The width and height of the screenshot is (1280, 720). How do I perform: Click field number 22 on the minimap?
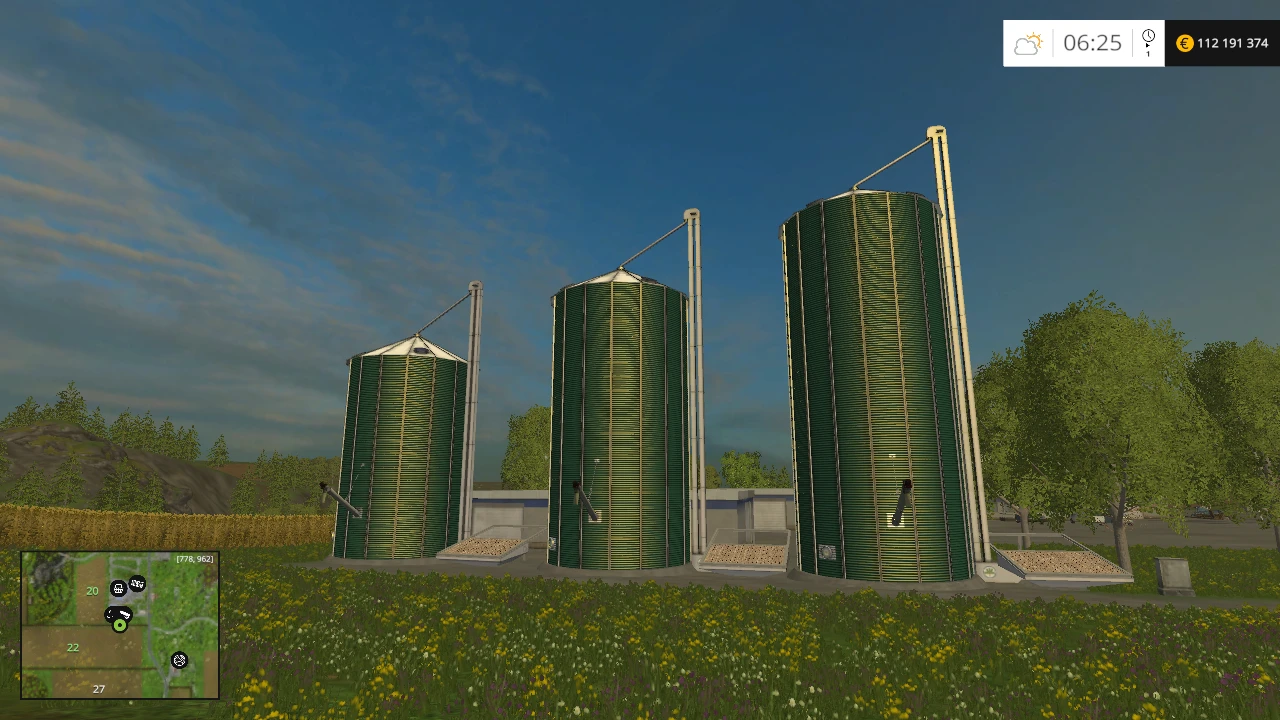[x=73, y=647]
